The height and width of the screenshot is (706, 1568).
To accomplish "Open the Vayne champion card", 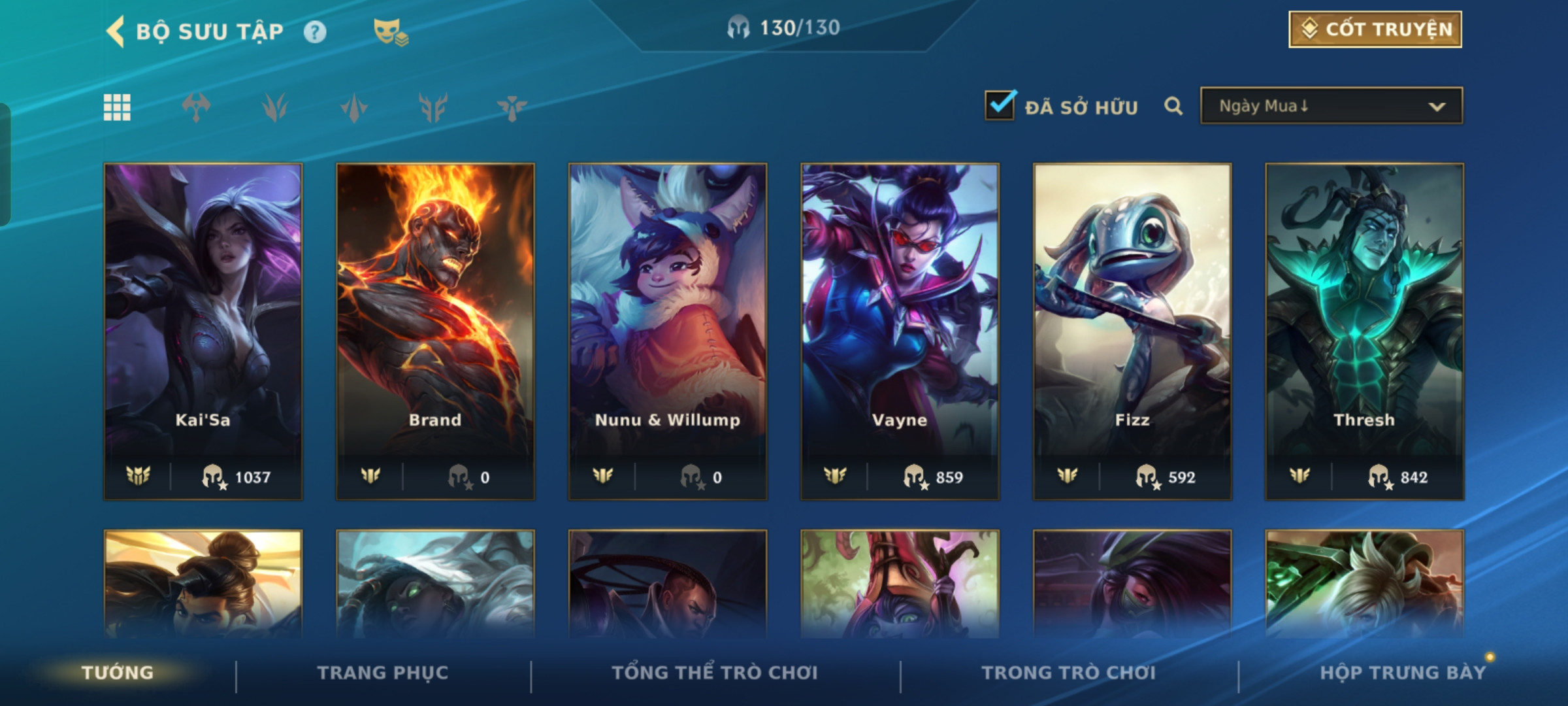I will 900,331.
